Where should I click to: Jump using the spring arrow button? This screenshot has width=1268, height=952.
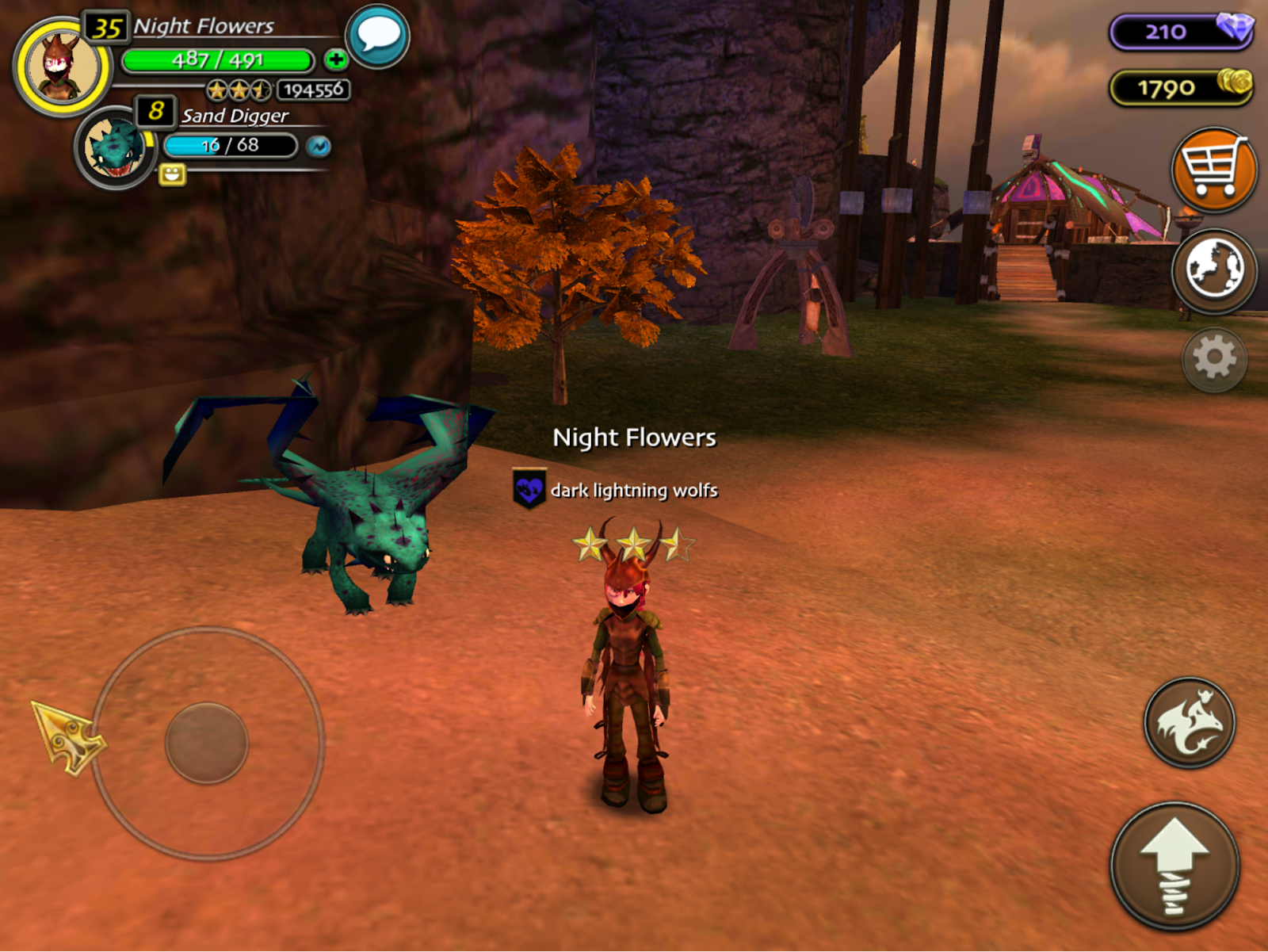tap(1174, 866)
